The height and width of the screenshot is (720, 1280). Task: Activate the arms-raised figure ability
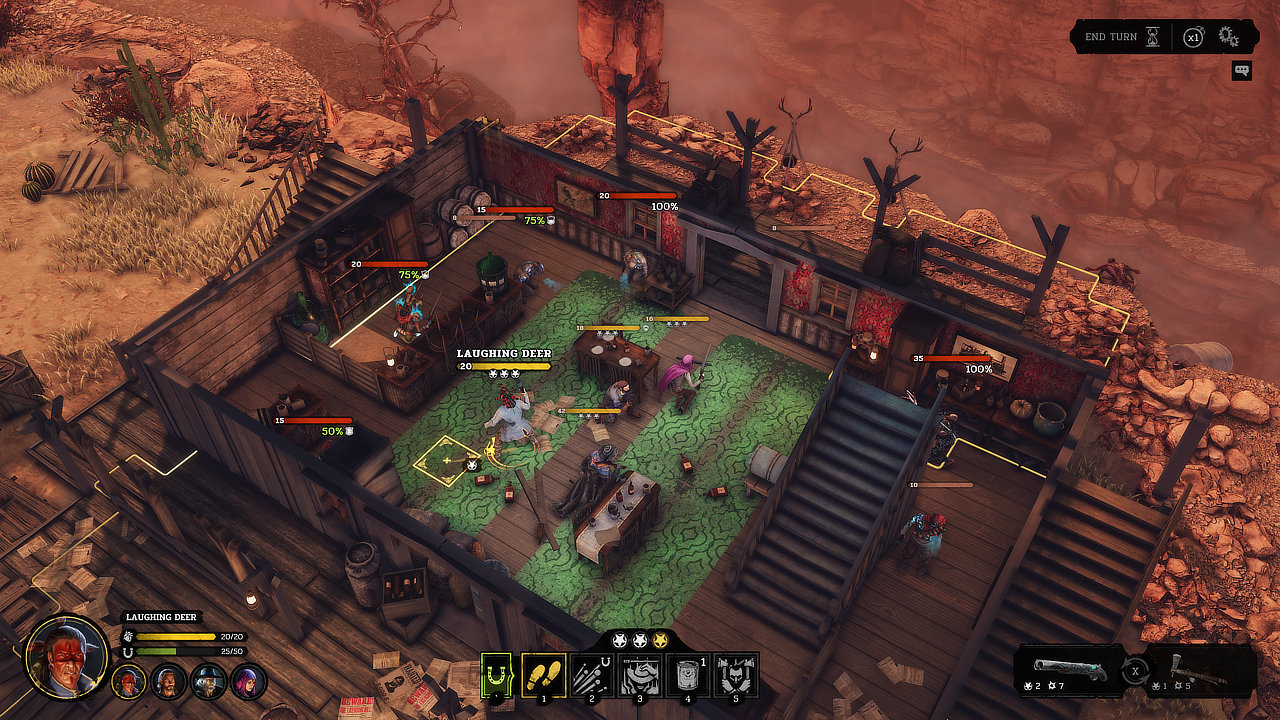click(736, 675)
